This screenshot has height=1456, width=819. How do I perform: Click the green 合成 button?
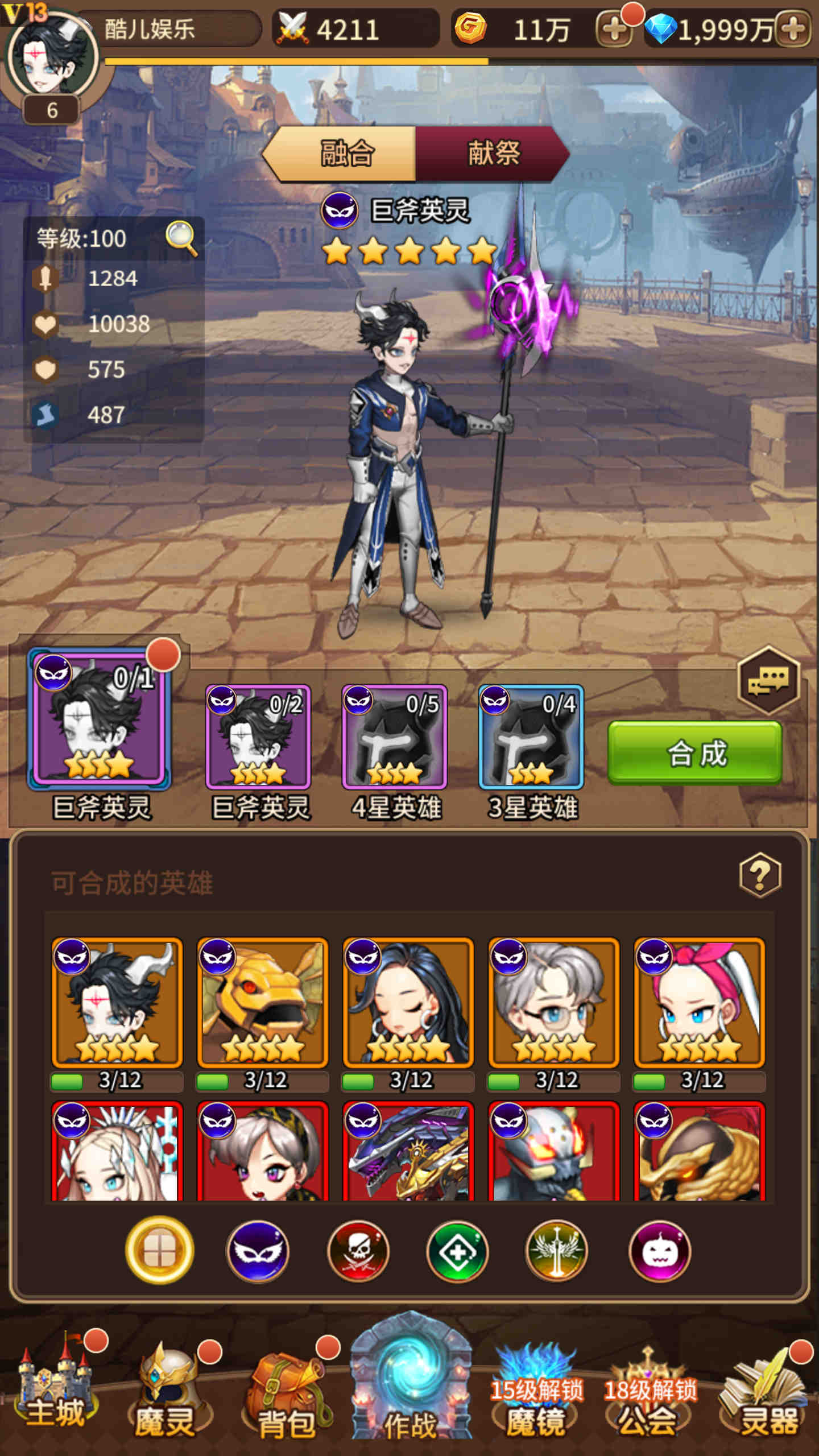[x=695, y=753]
